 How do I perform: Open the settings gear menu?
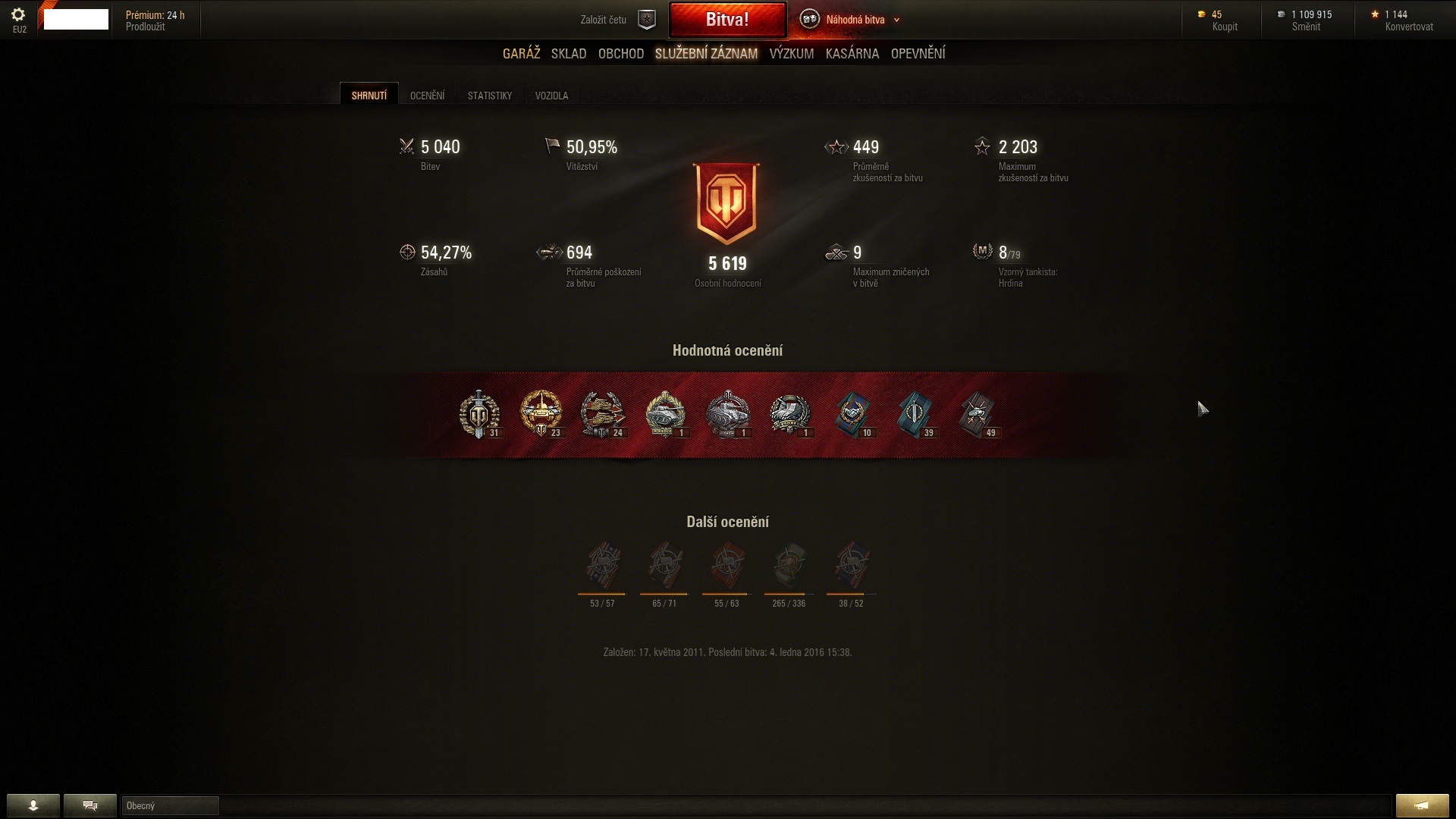19,15
